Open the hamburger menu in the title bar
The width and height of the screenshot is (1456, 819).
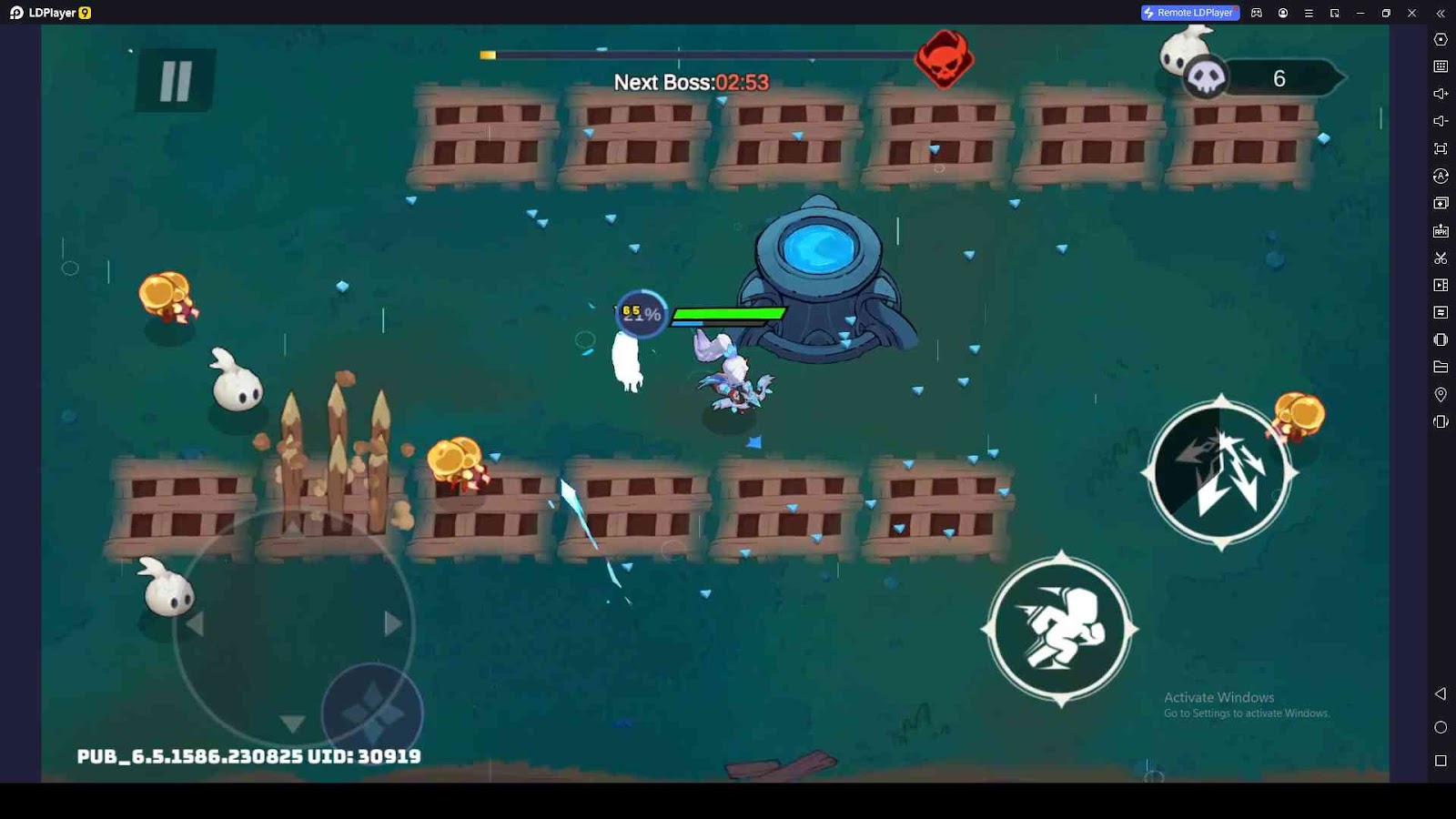[1309, 13]
